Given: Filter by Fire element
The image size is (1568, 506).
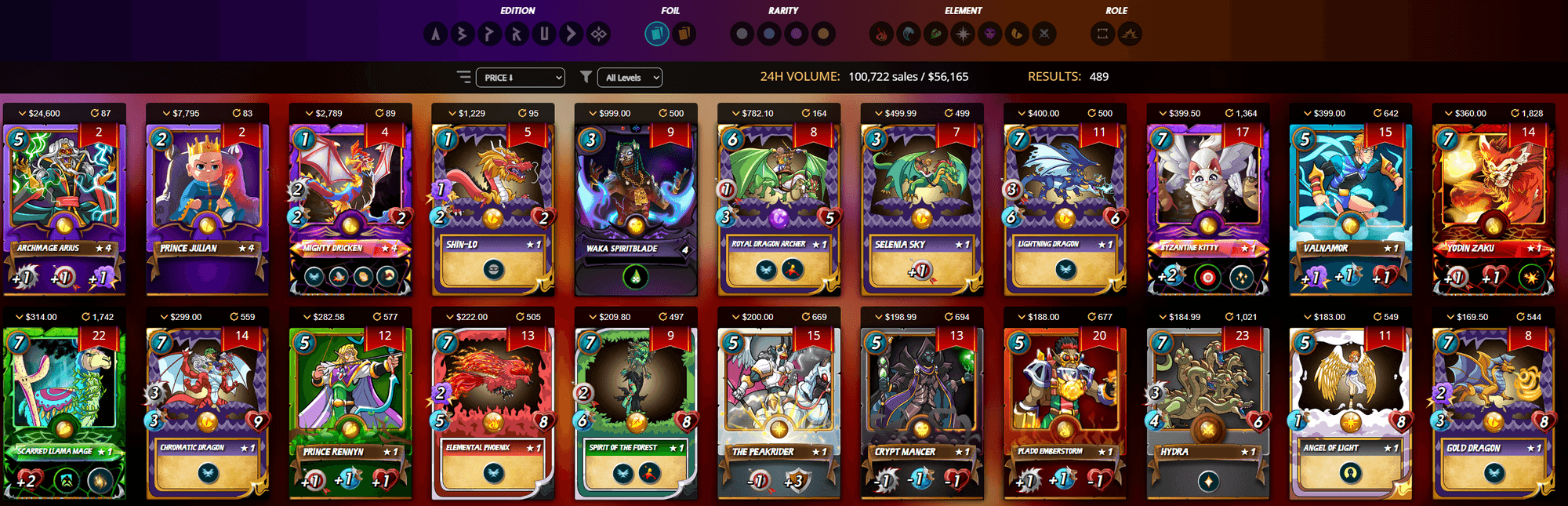Looking at the screenshot, I should (x=881, y=34).
